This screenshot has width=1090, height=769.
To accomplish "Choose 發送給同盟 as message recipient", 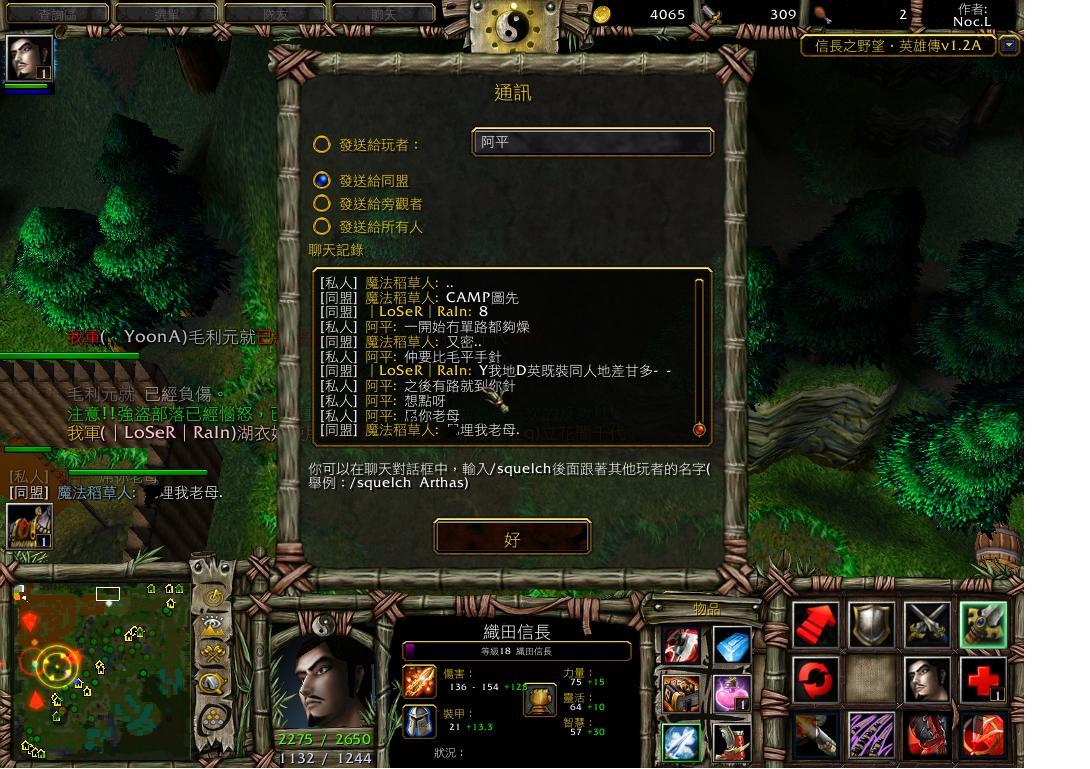I will point(321,180).
